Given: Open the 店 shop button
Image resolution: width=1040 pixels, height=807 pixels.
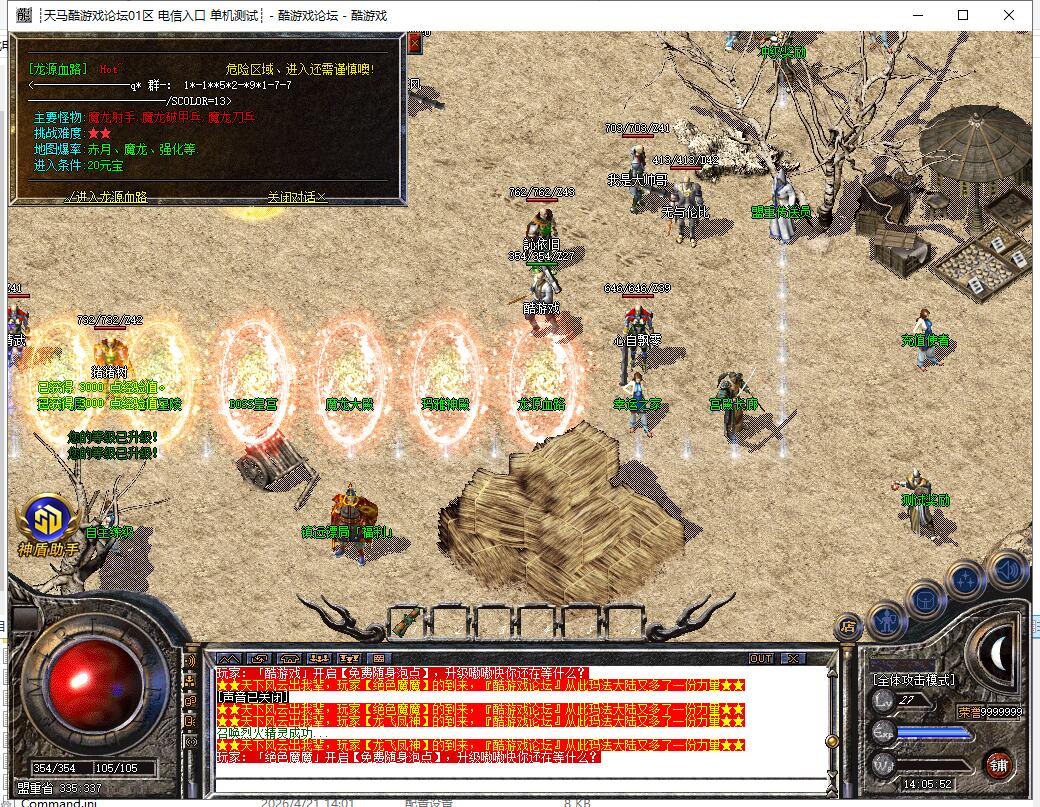Looking at the screenshot, I should click(848, 627).
